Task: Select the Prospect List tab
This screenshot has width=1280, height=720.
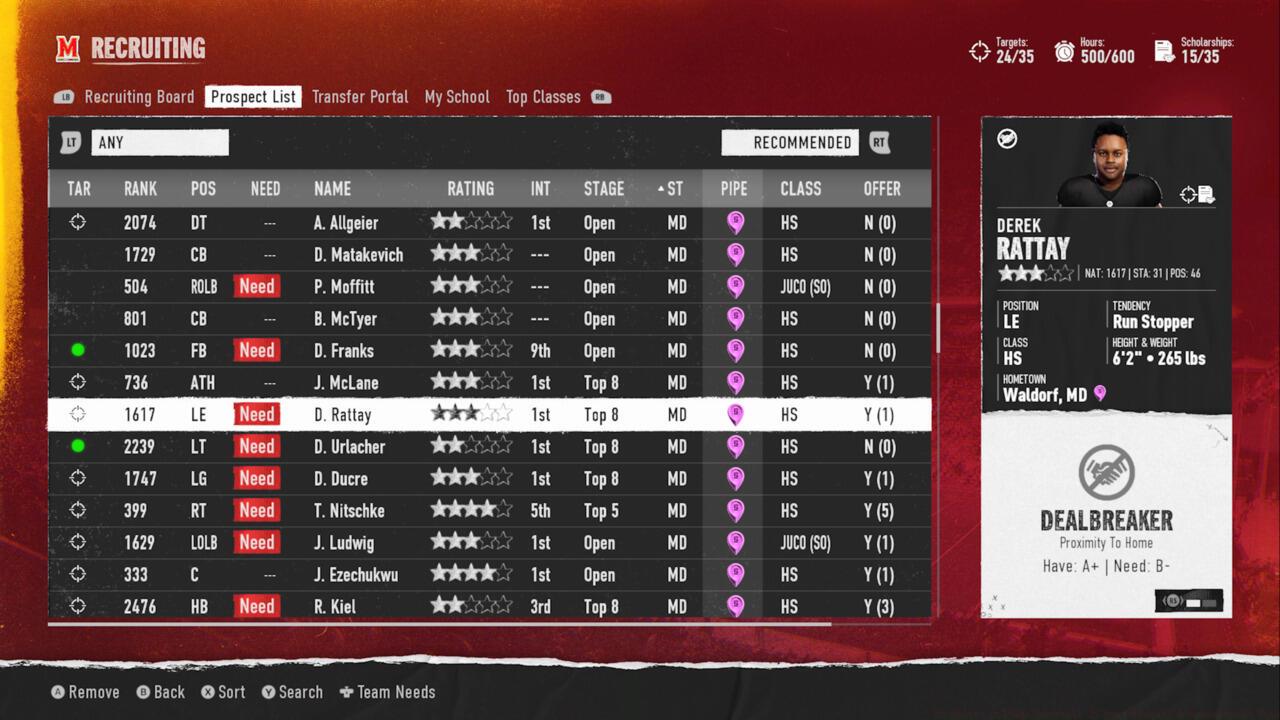Action: 253,97
